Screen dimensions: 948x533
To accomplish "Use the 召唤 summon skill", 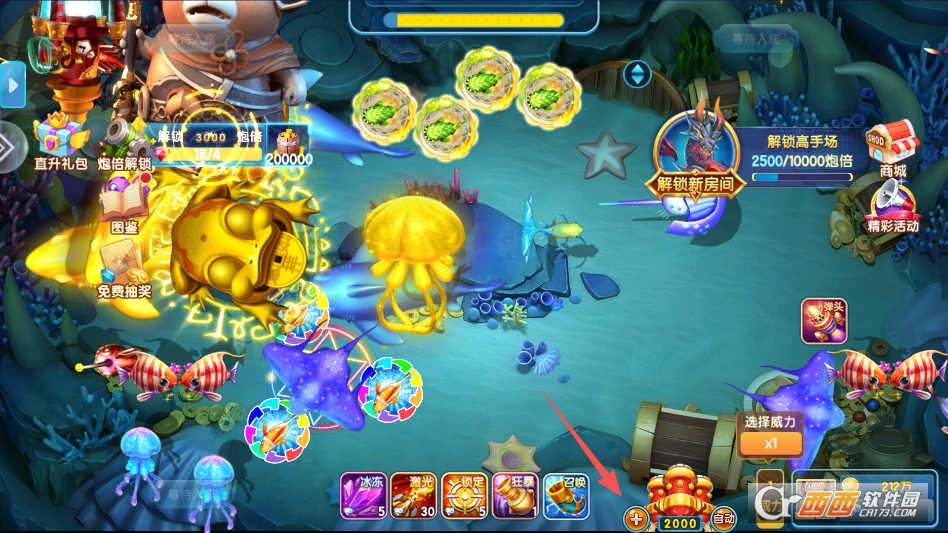I will coord(566,494).
